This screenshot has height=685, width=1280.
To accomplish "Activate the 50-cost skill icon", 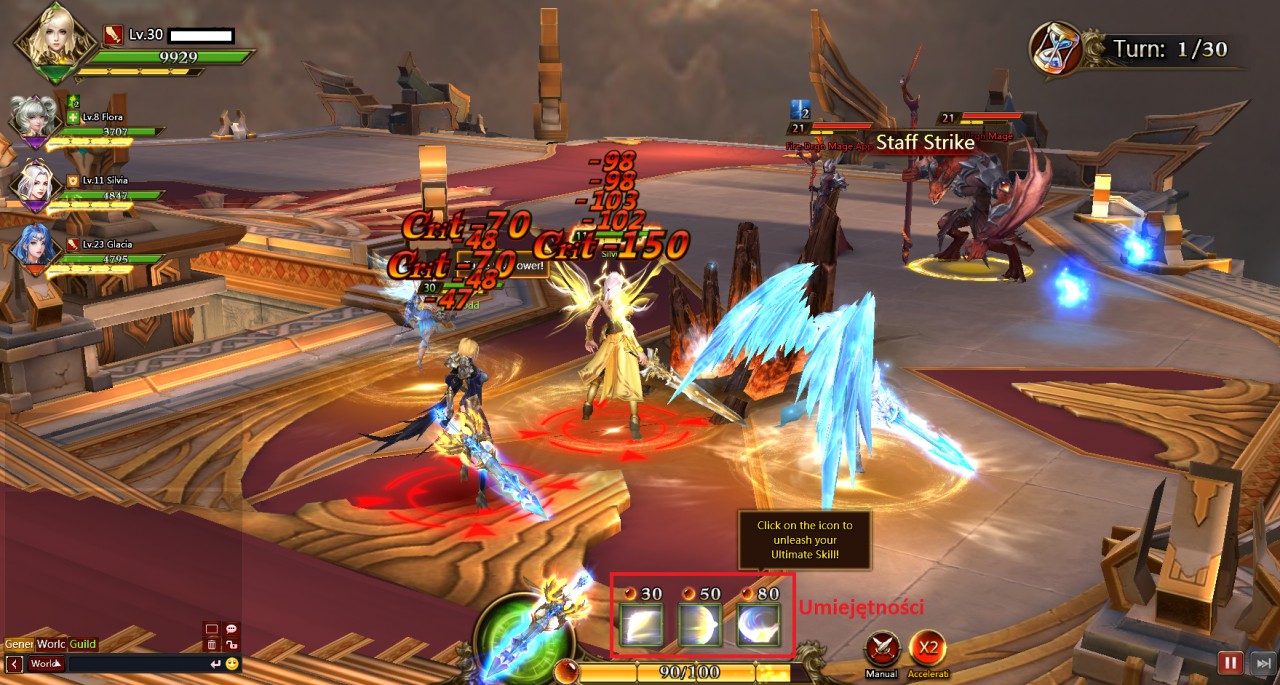I will [699, 627].
